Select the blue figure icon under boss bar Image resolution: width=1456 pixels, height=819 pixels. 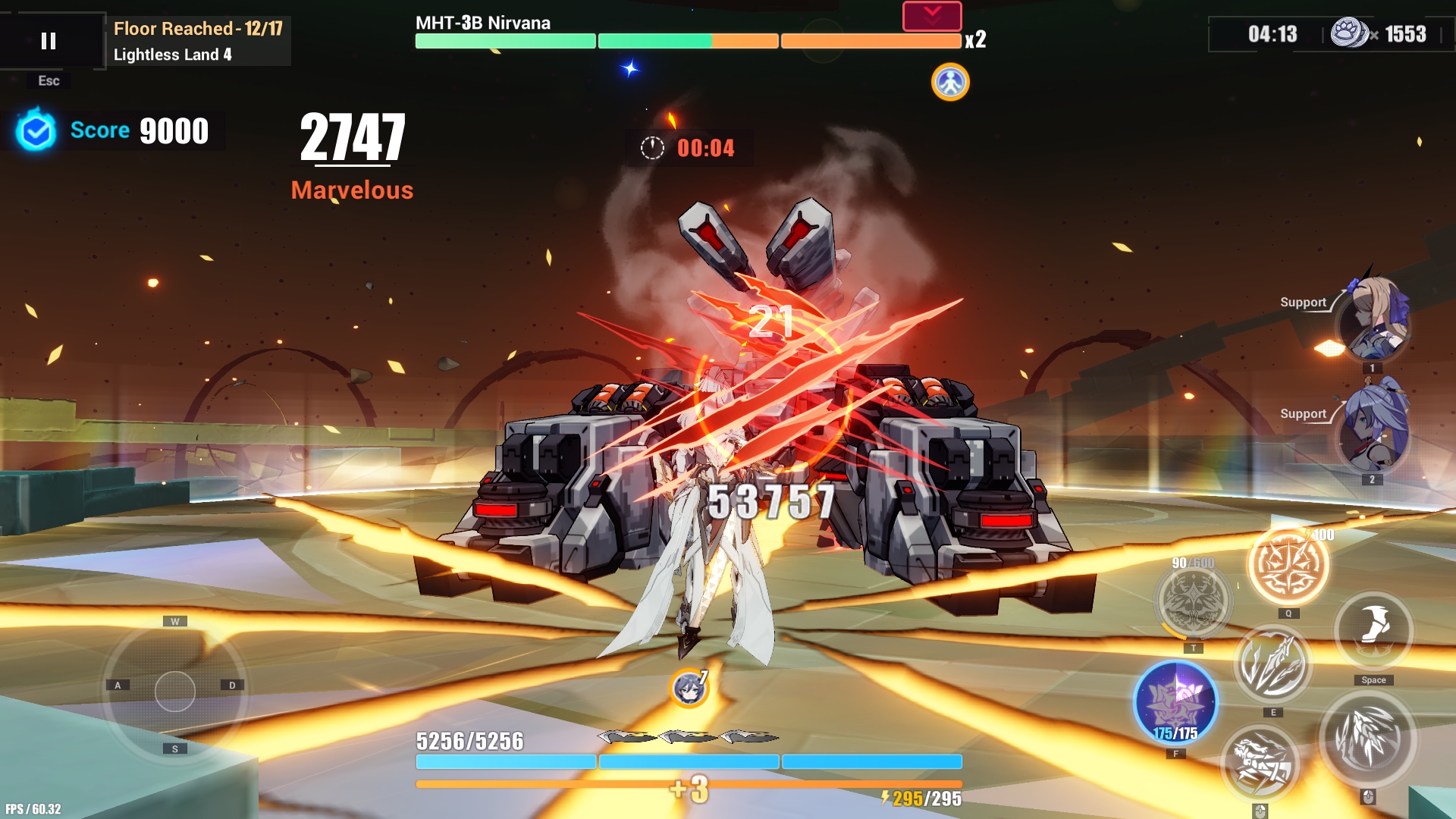coord(950,82)
